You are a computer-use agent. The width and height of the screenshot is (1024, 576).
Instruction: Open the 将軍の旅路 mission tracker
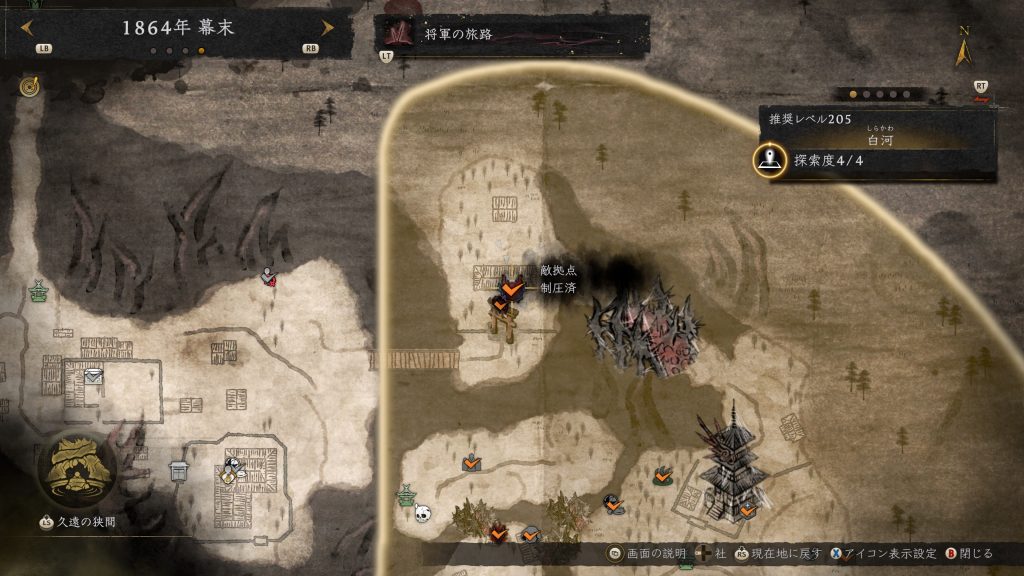click(512, 35)
